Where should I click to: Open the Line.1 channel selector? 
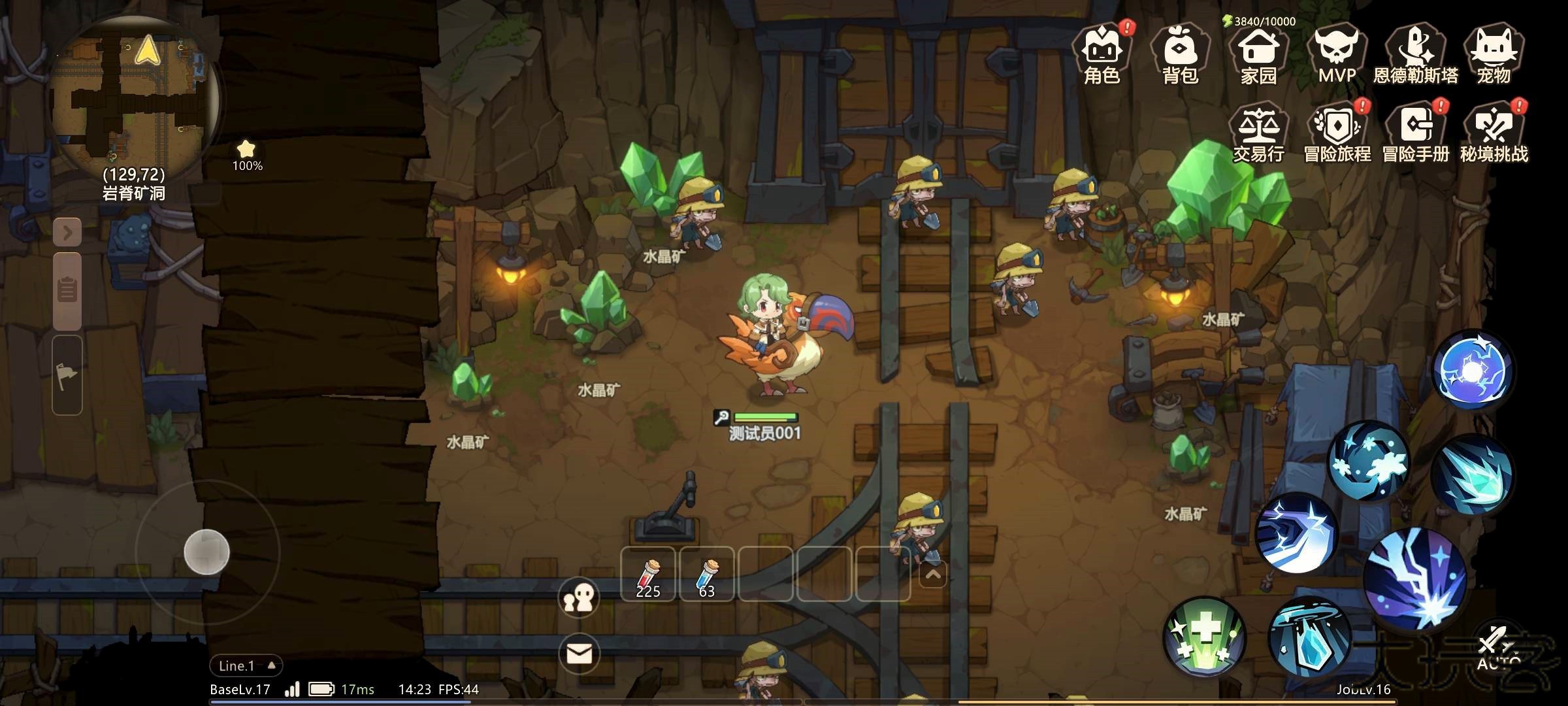click(246, 665)
